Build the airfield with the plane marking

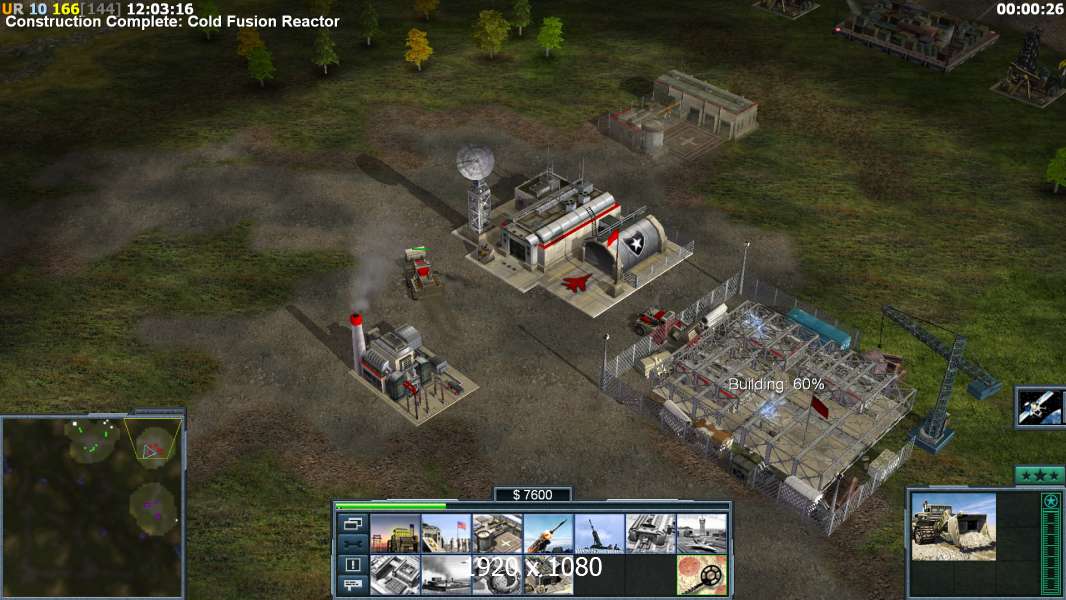coord(497,533)
